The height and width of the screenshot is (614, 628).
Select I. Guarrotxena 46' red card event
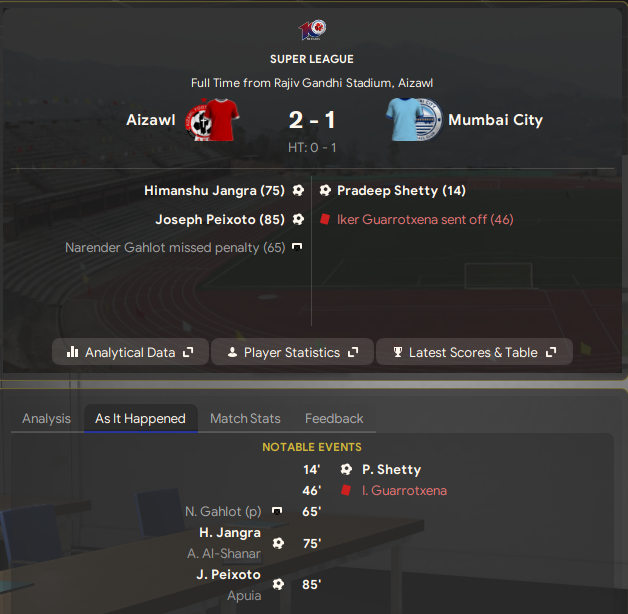point(404,490)
